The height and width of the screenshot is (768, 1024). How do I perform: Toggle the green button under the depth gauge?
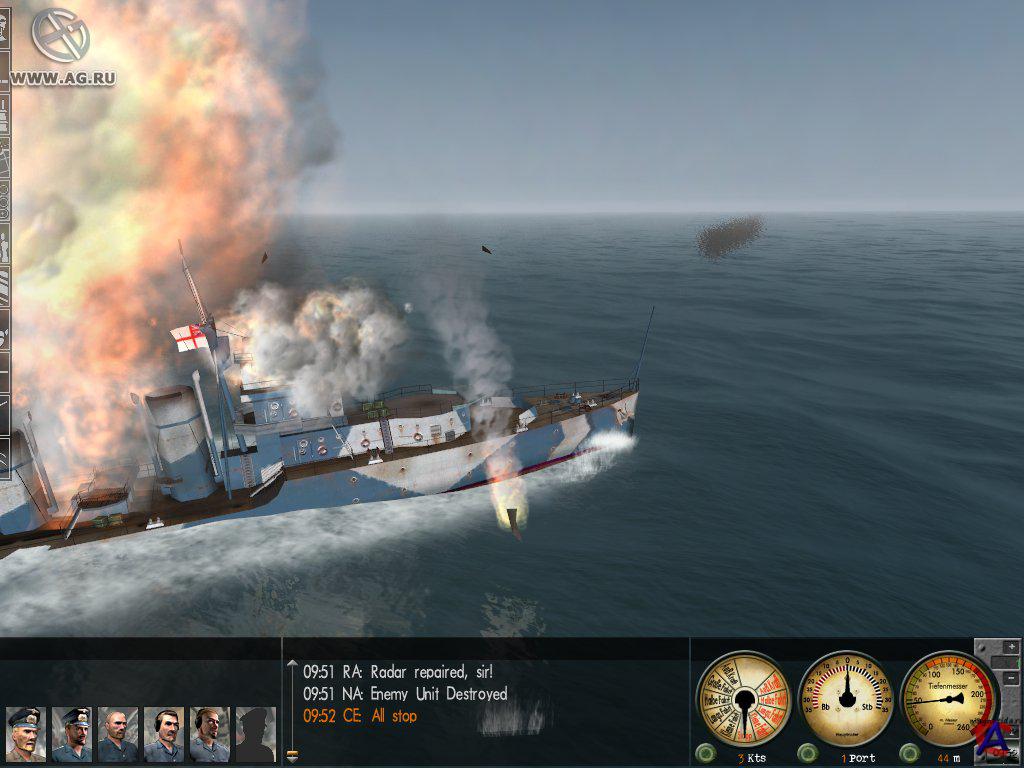pyautogui.click(x=910, y=752)
